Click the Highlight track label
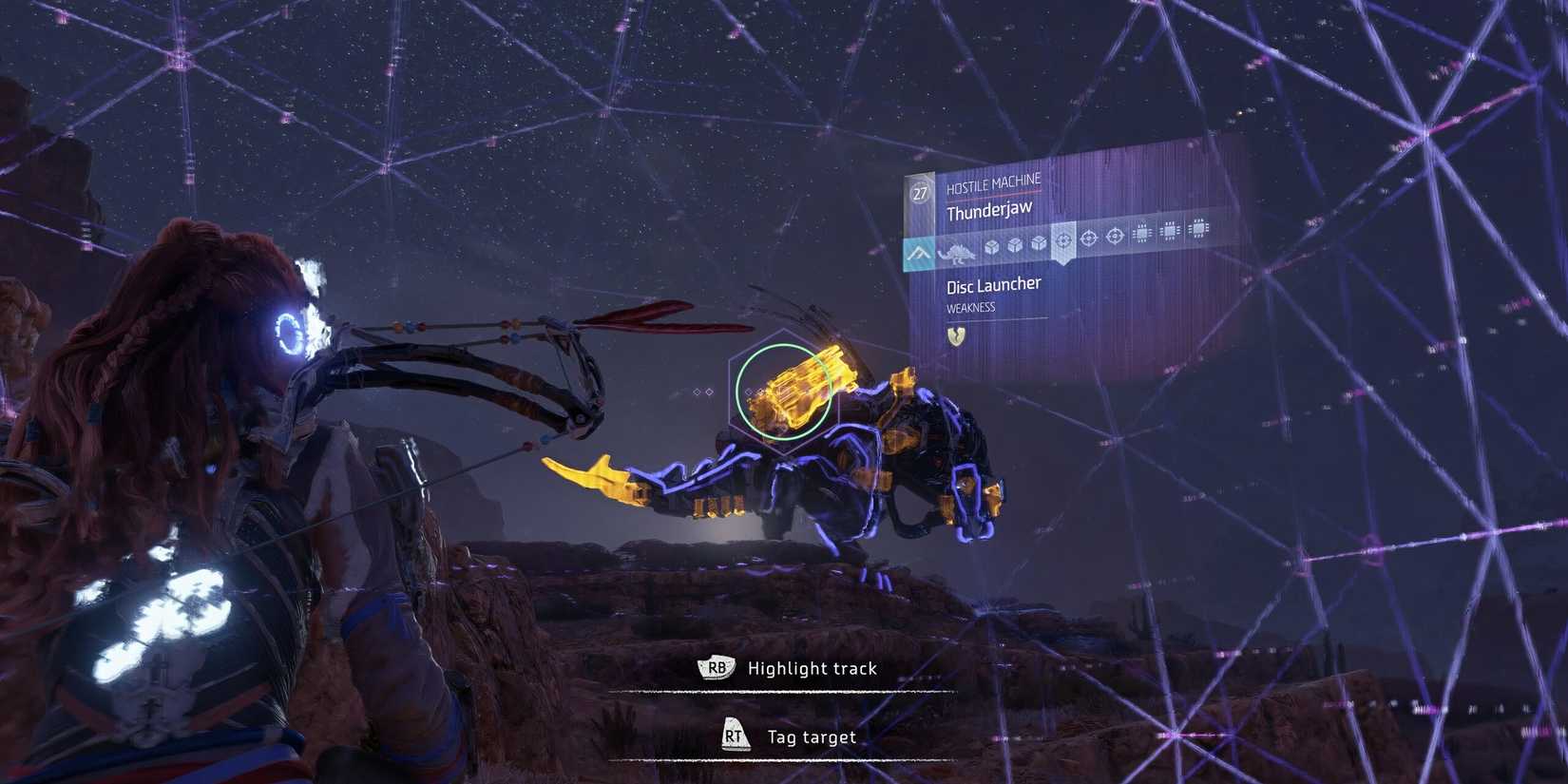The width and height of the screenshot is (1568, 784). click(813, 668)
